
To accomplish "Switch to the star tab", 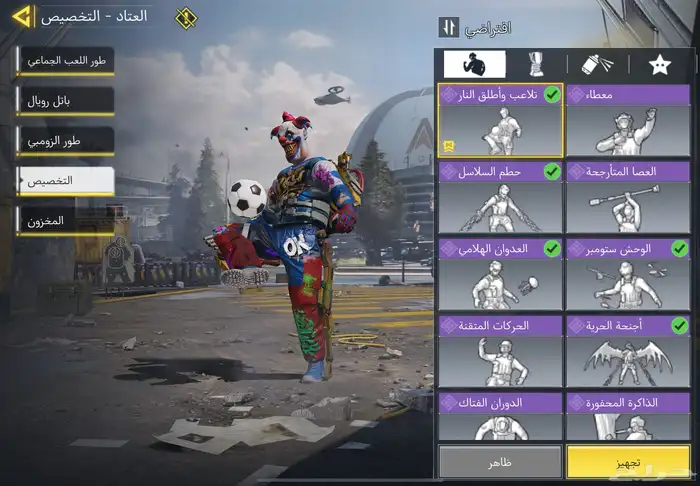I will (659, 64).
